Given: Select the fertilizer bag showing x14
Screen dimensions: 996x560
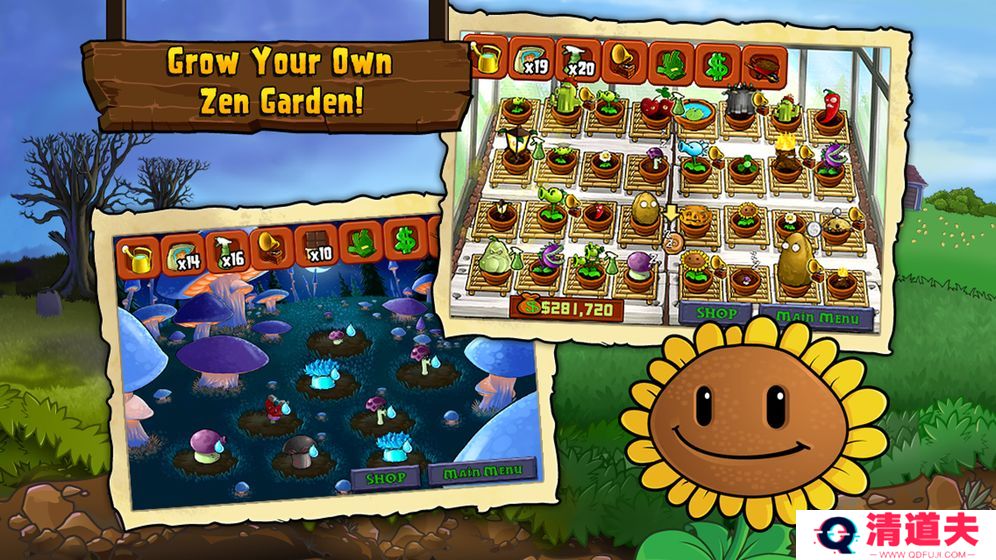Looking at the screenshot, I should pos(181,252).
